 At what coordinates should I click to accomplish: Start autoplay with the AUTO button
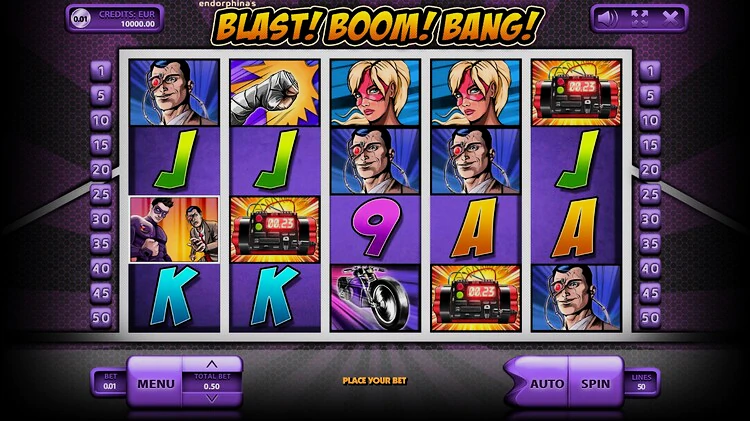(x=546, y=382)
